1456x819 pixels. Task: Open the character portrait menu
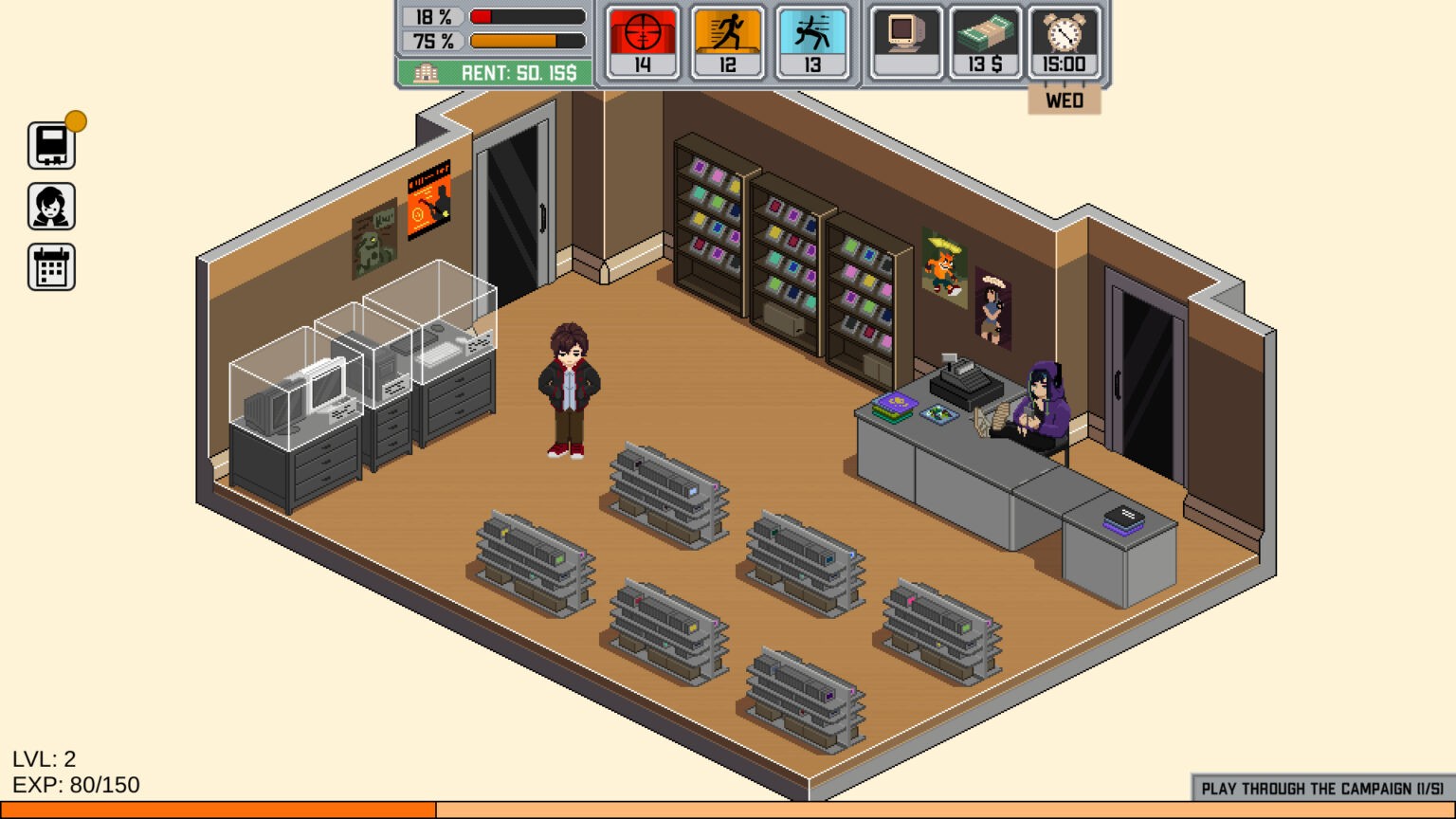(x=51, y=207)
